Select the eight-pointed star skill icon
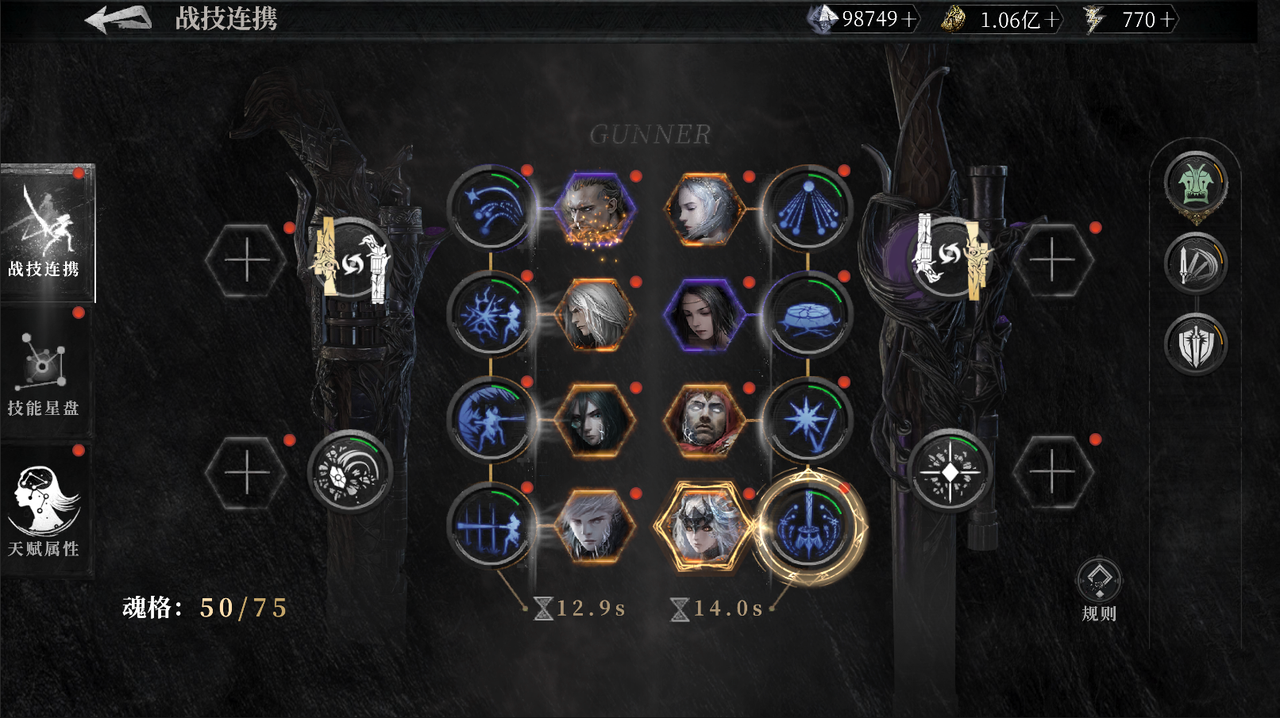Viewport: 1280px width, 718px height. click(810, 420)
